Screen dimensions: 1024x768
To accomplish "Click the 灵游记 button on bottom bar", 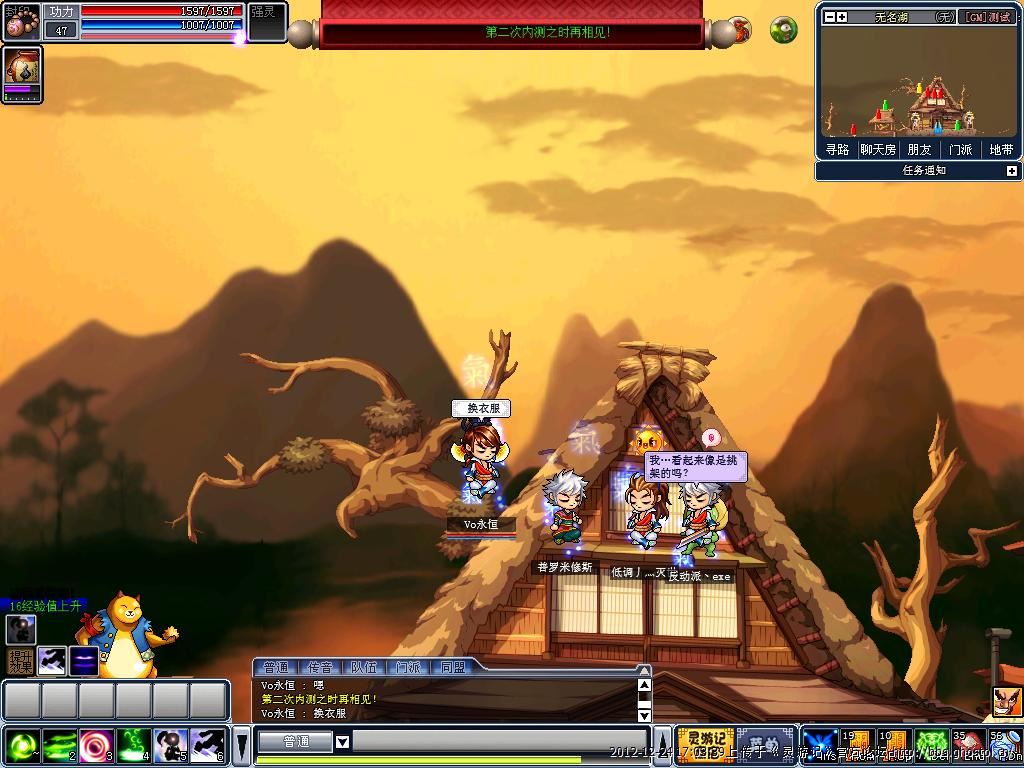I will pyautogui.click(x=705, y=745).
